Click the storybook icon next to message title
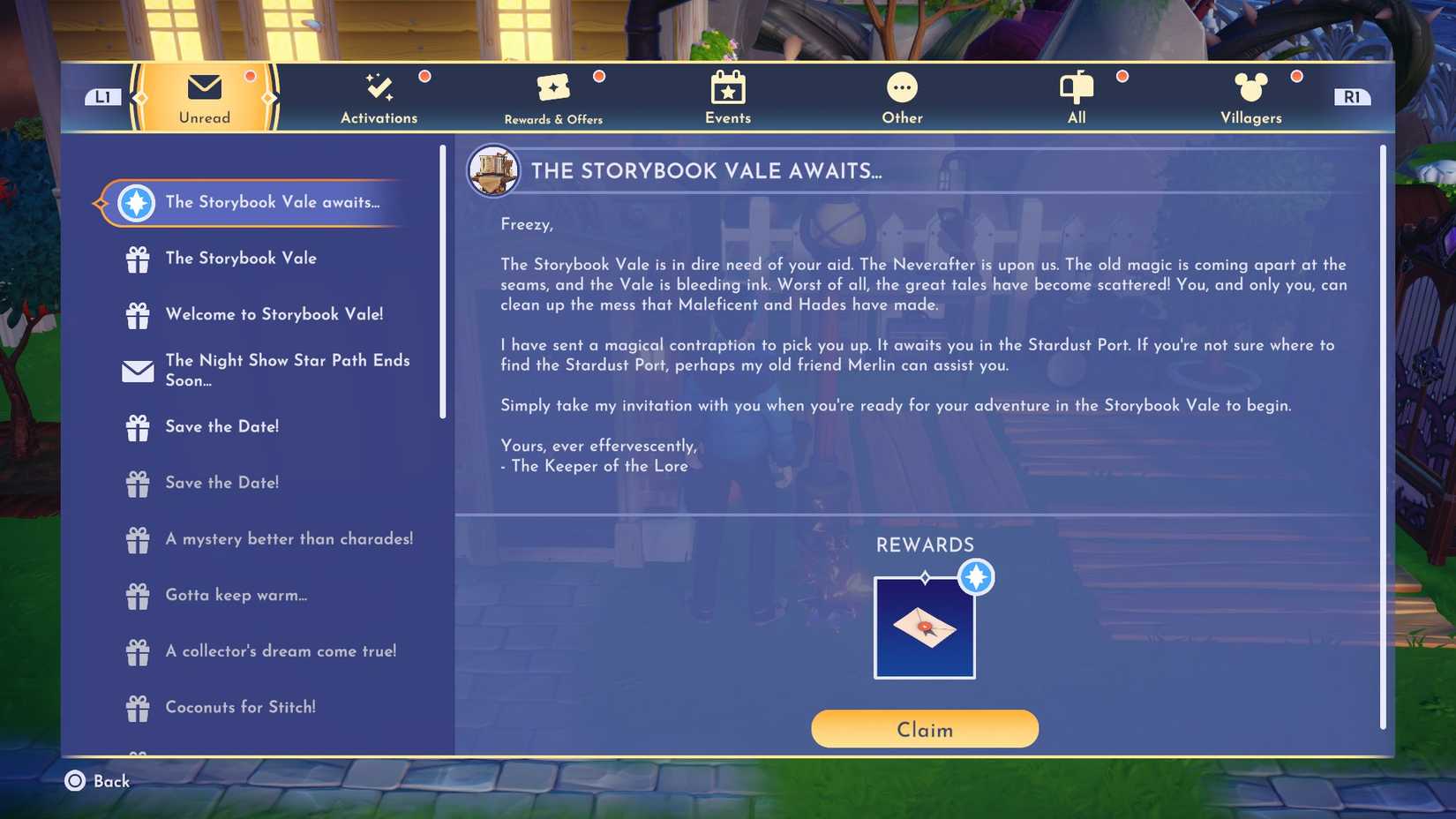 click(x=492, y=169)
